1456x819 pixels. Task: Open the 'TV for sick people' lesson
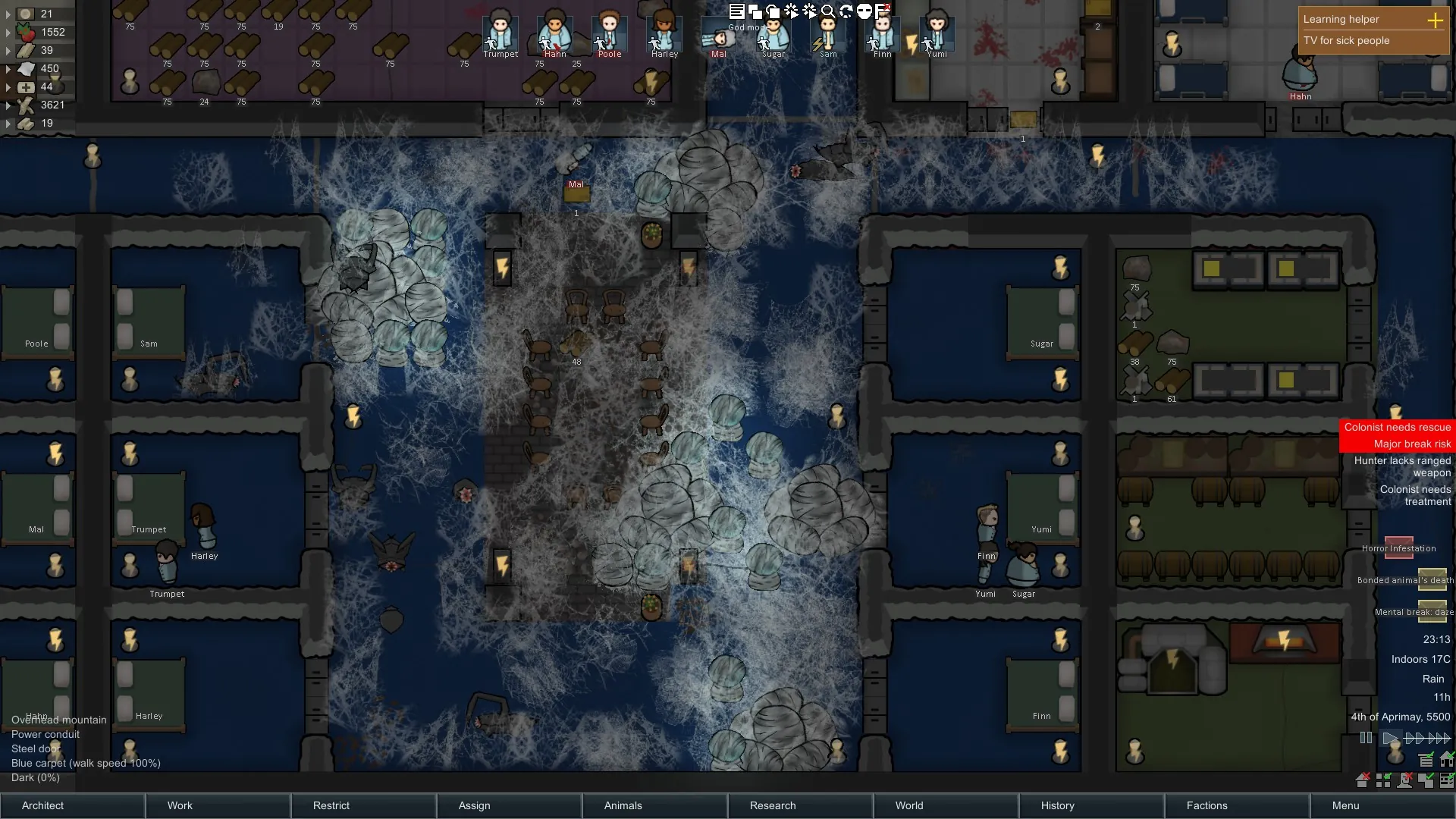(x=1346, y=41)
